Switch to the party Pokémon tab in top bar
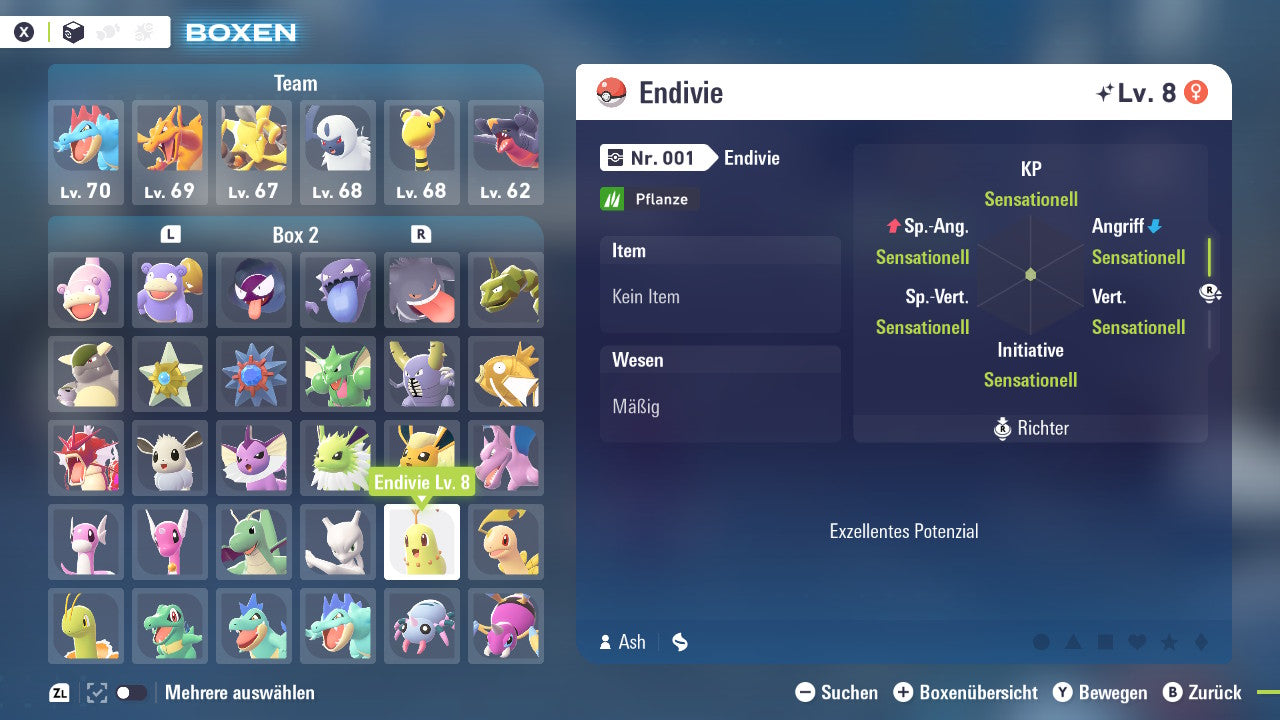This screenshot has height=720, width=1280. pyautogui.click(x=108, y=31)
